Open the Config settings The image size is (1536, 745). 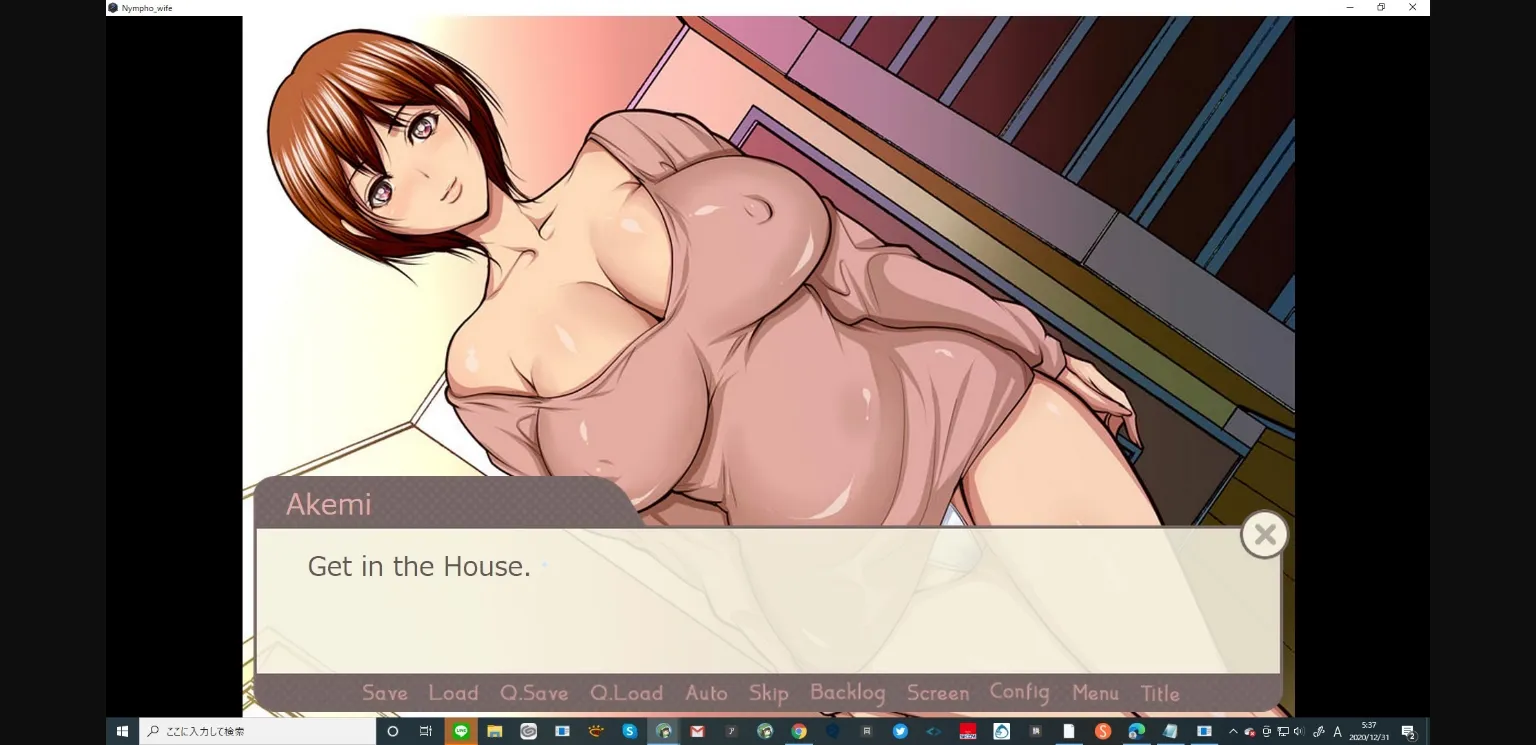pos(1019,690)
